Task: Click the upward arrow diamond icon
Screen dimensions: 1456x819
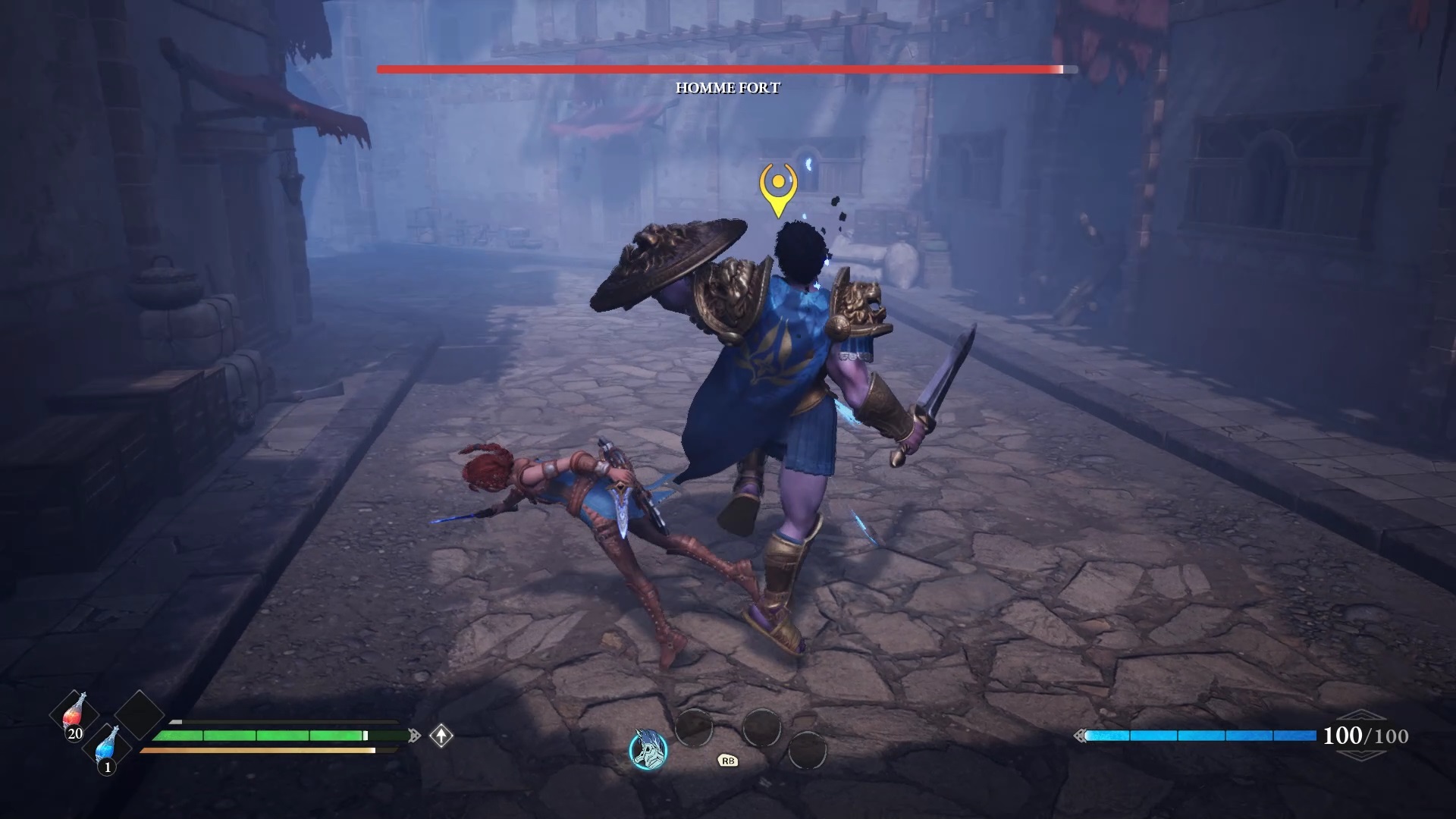Action: [x=441, y=735]
